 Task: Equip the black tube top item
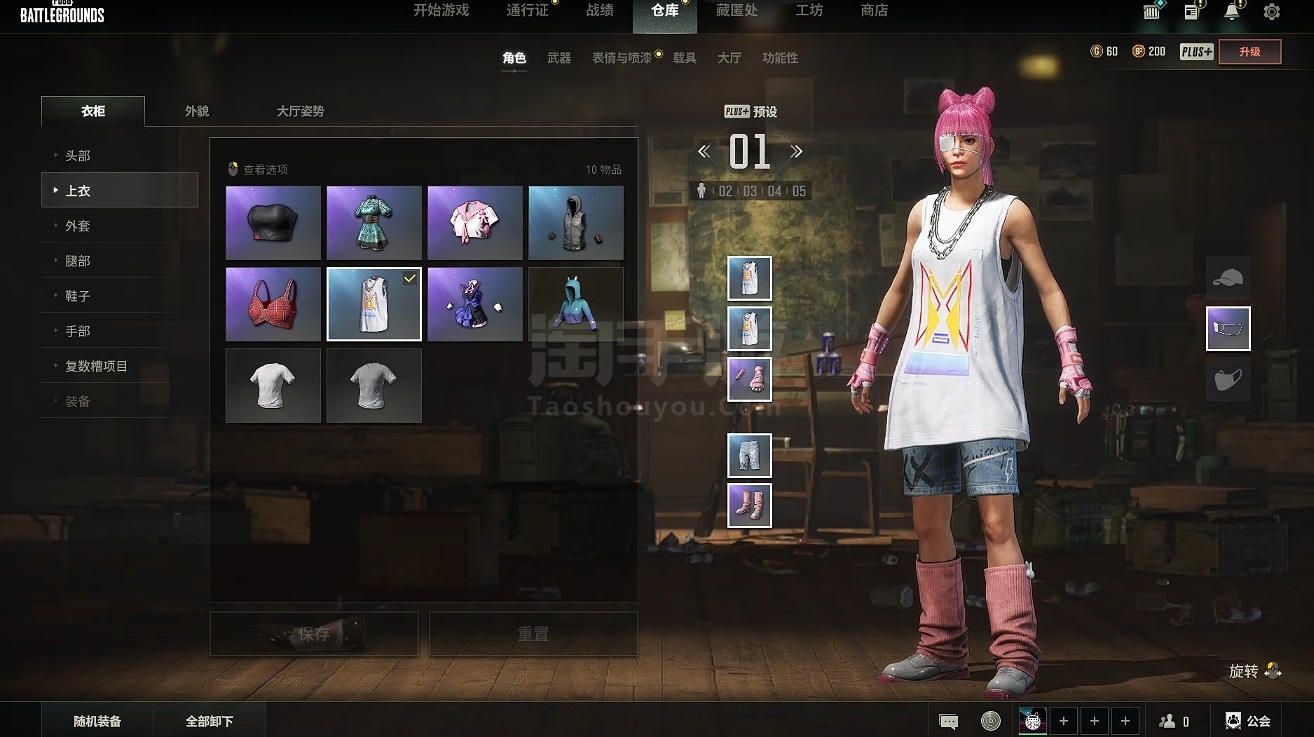pos(273,222)
